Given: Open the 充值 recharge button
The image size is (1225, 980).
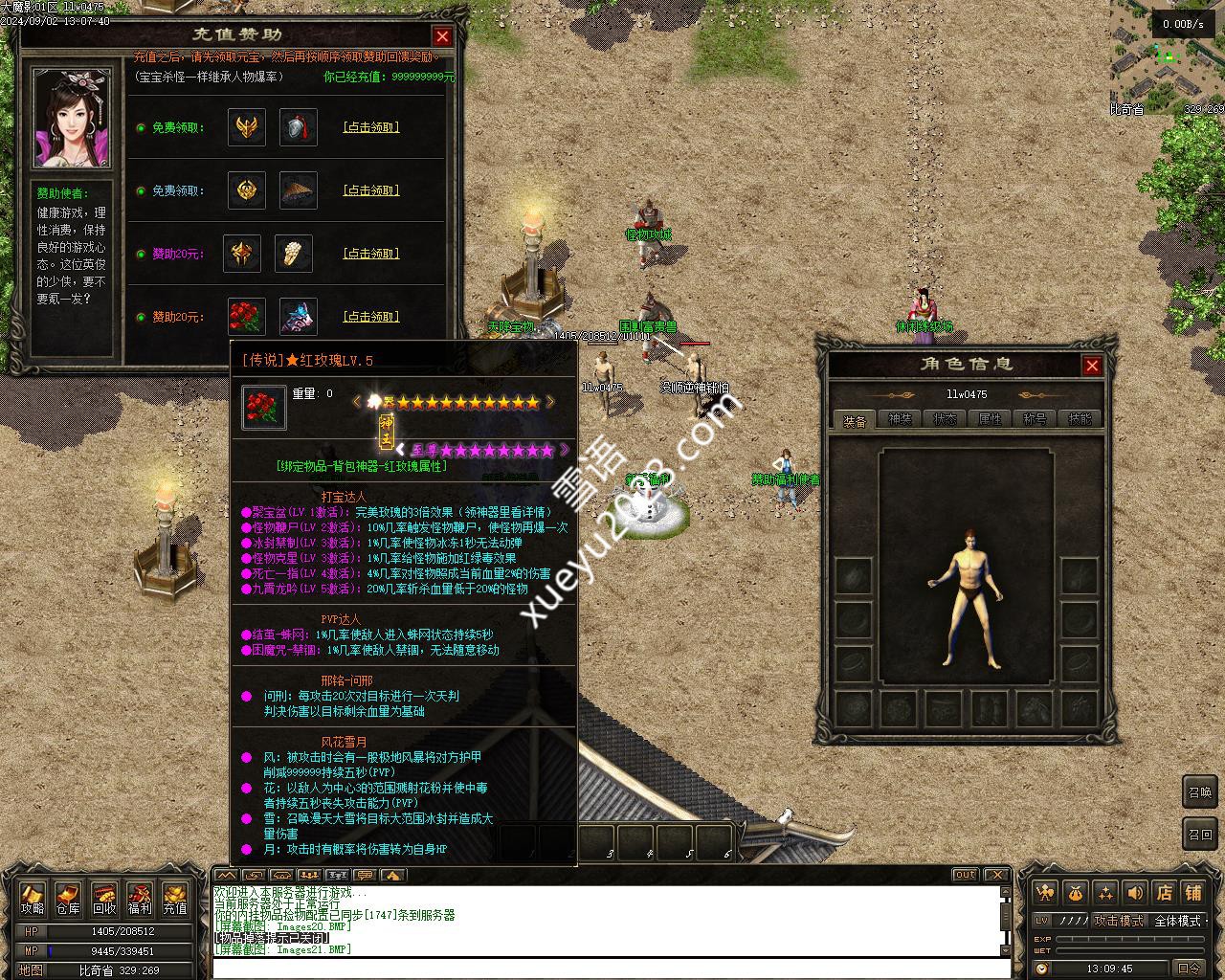Looking at the screenshot, I should click(x=175, y=899).
